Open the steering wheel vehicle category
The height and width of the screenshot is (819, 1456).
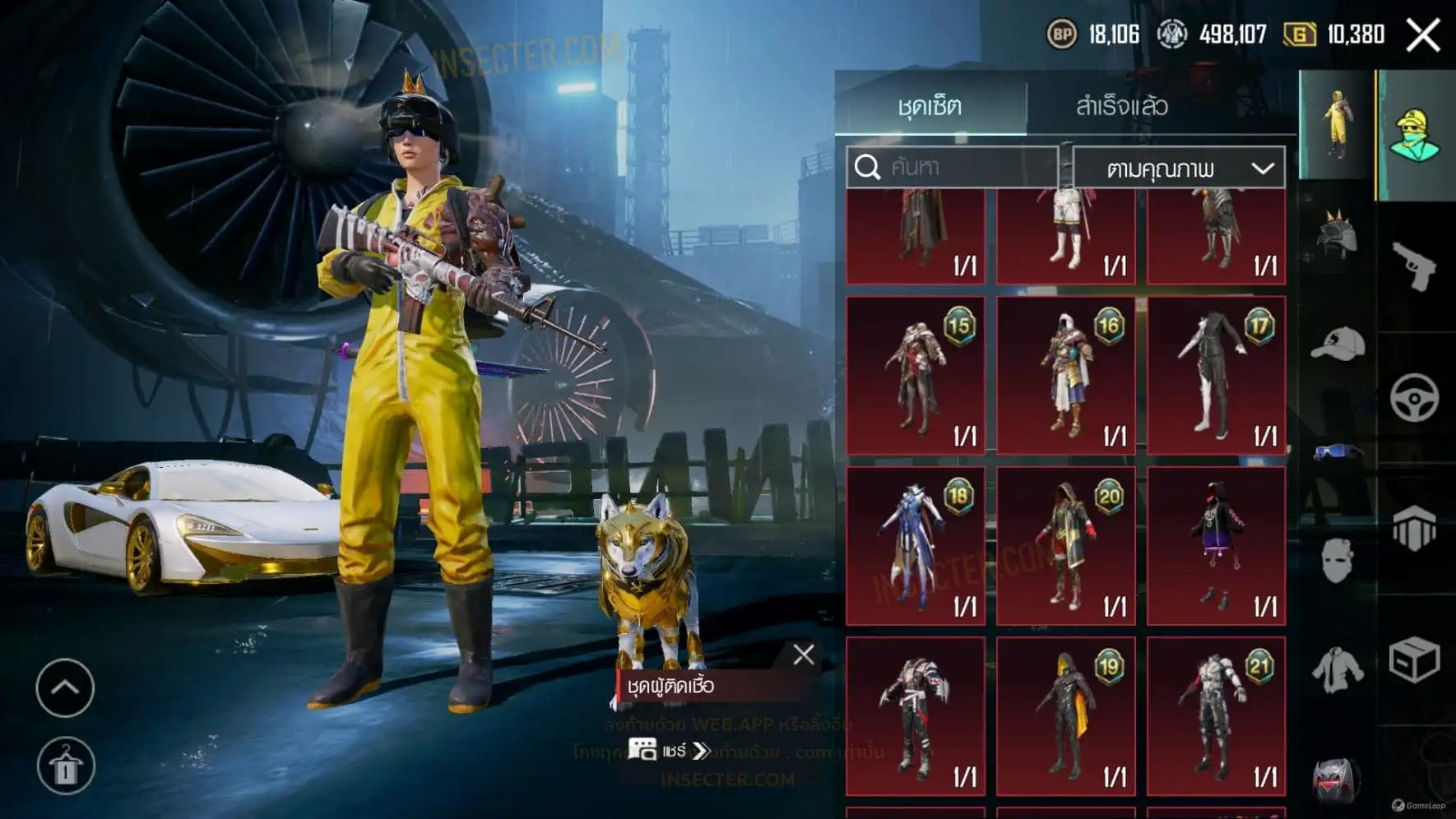(x=1414, y=398)
